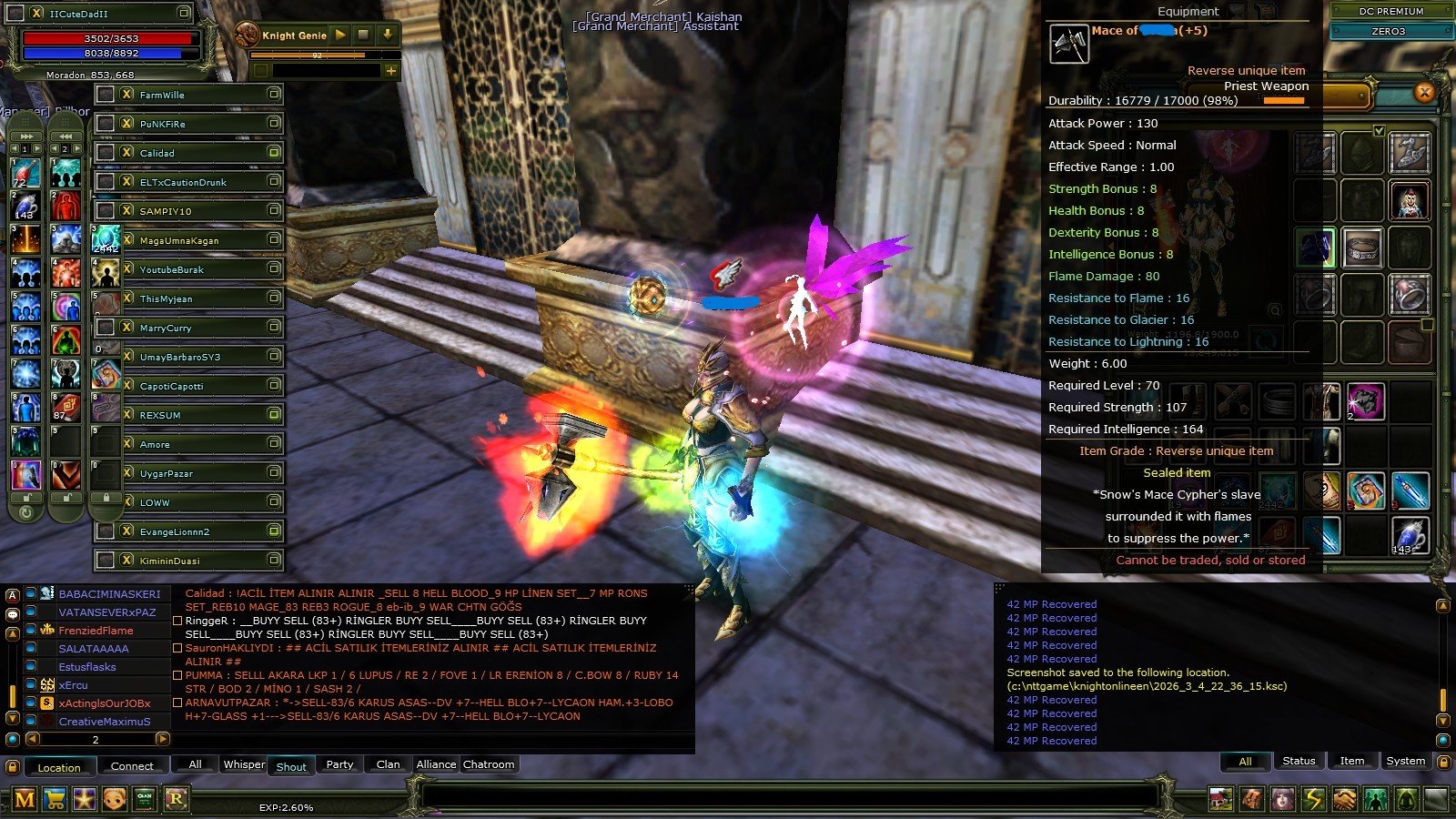
Task: Click the golden M icon on the bottom toolbar
Action: pyautogui.click(x=24, y=798)
